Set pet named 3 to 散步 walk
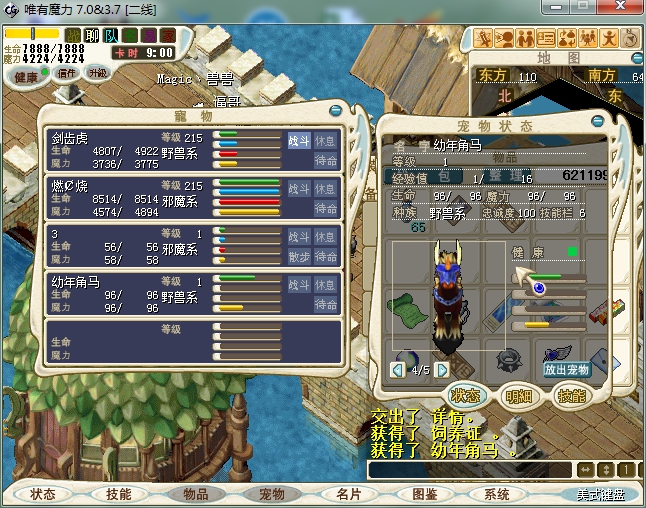646x508 pixels. point(299,256)
